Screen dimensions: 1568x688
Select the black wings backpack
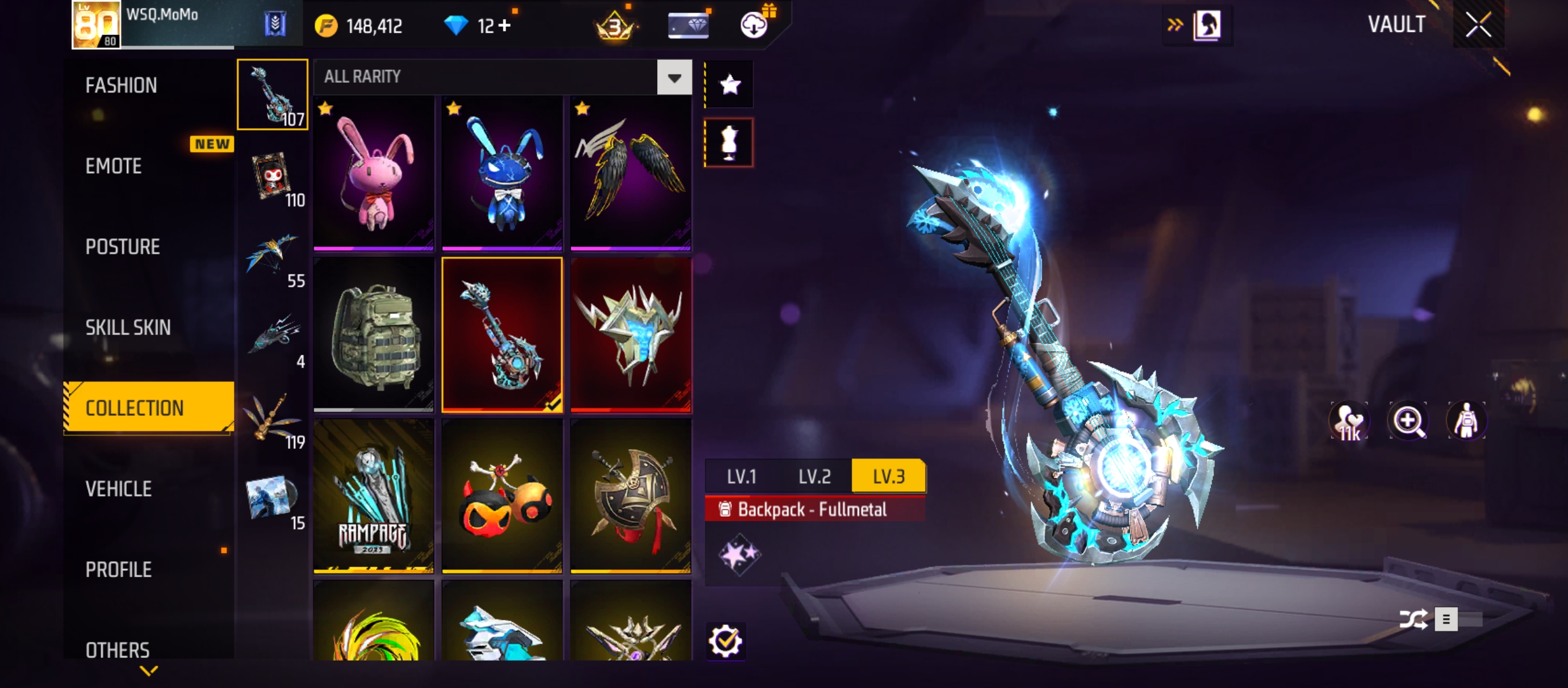pyautogui.click(x=630, y=173)
